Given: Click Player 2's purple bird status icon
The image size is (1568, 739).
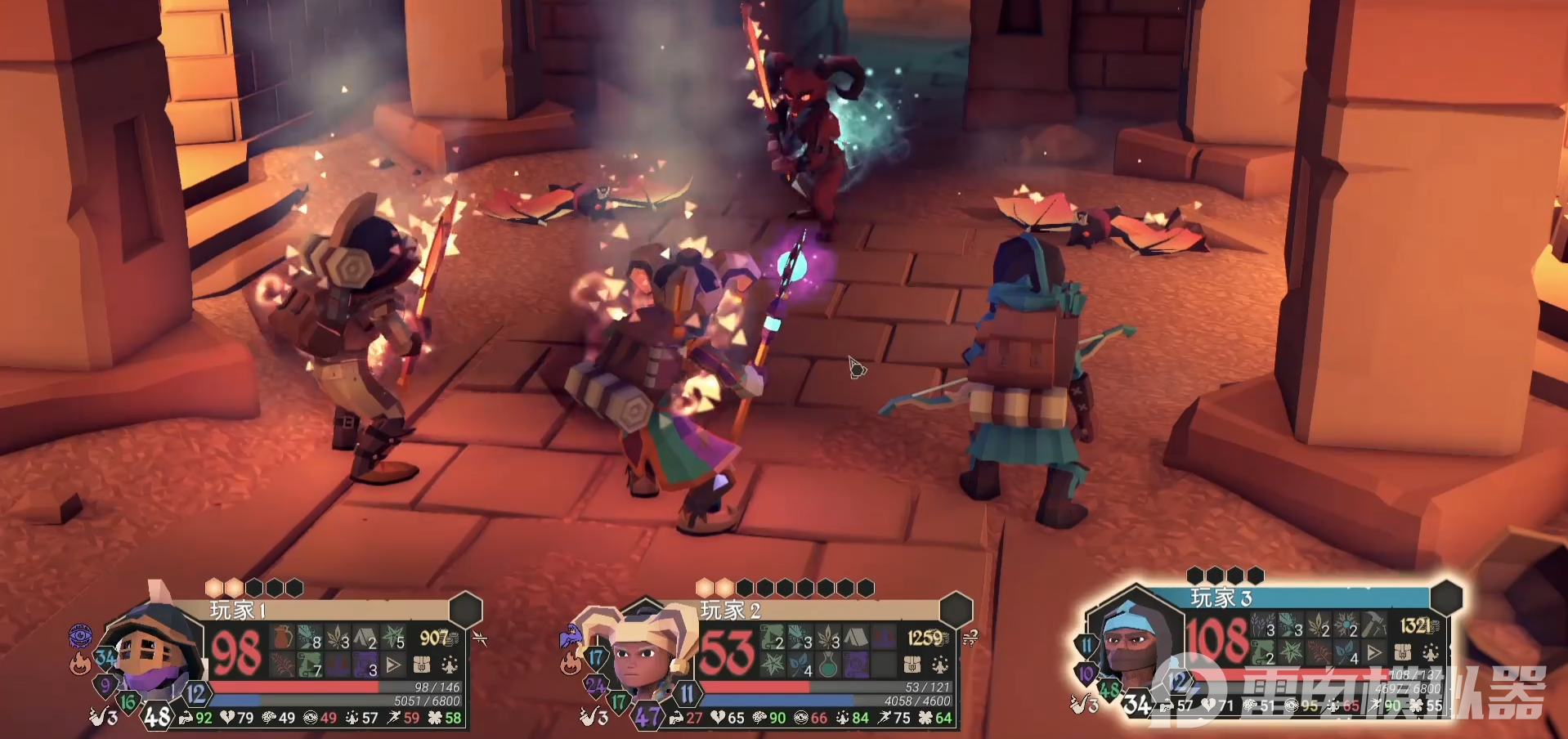Looking at the screenshot, I should tap(570, 634).
